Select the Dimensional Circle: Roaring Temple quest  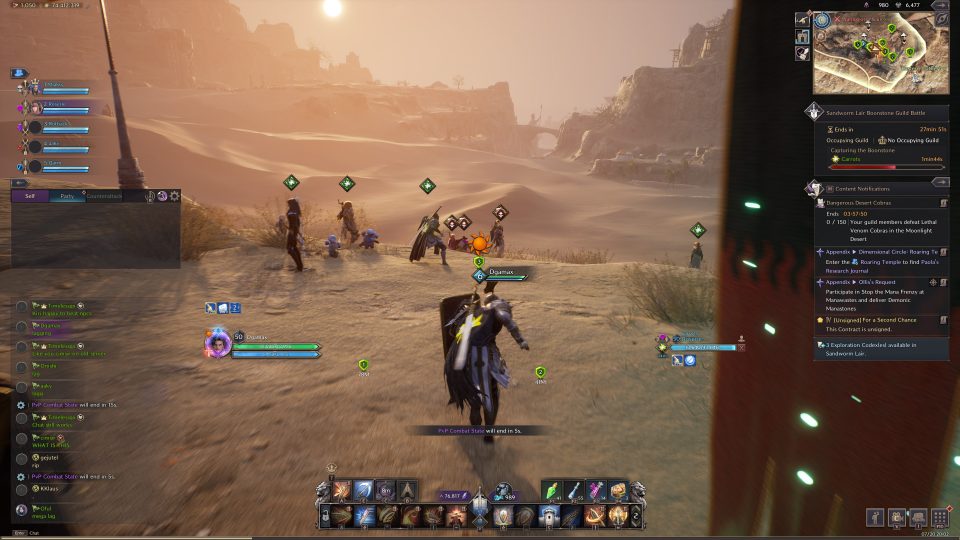880,252
